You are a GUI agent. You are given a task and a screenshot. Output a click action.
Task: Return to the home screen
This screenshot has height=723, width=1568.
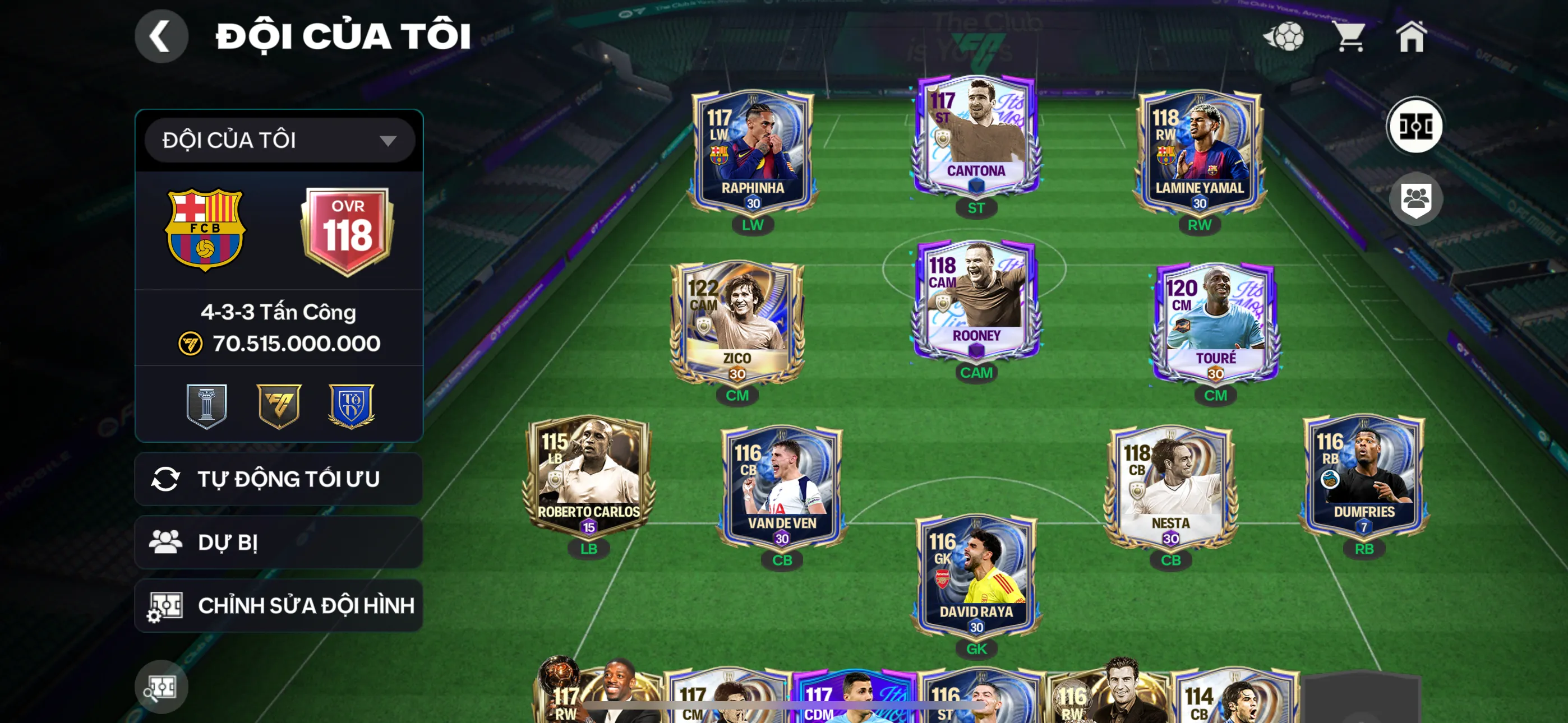click(1410, 36)
